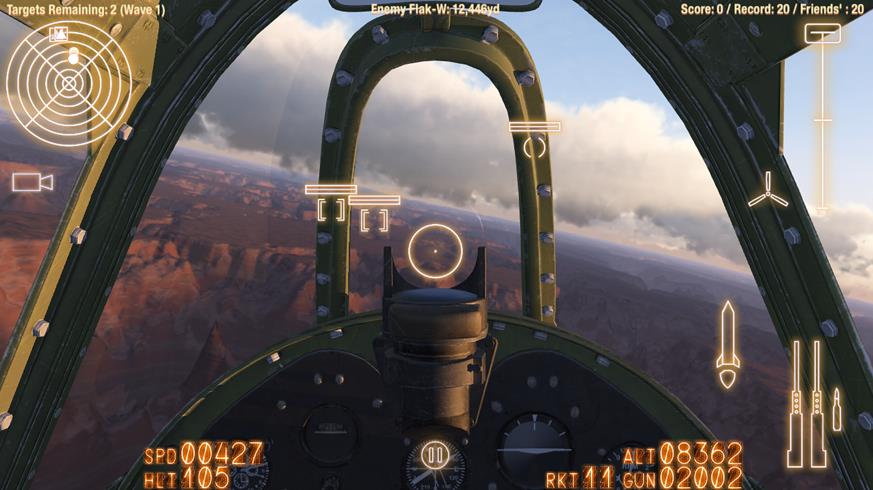
Task: Toggle the propeller engine icon
Action: point(767,190)
